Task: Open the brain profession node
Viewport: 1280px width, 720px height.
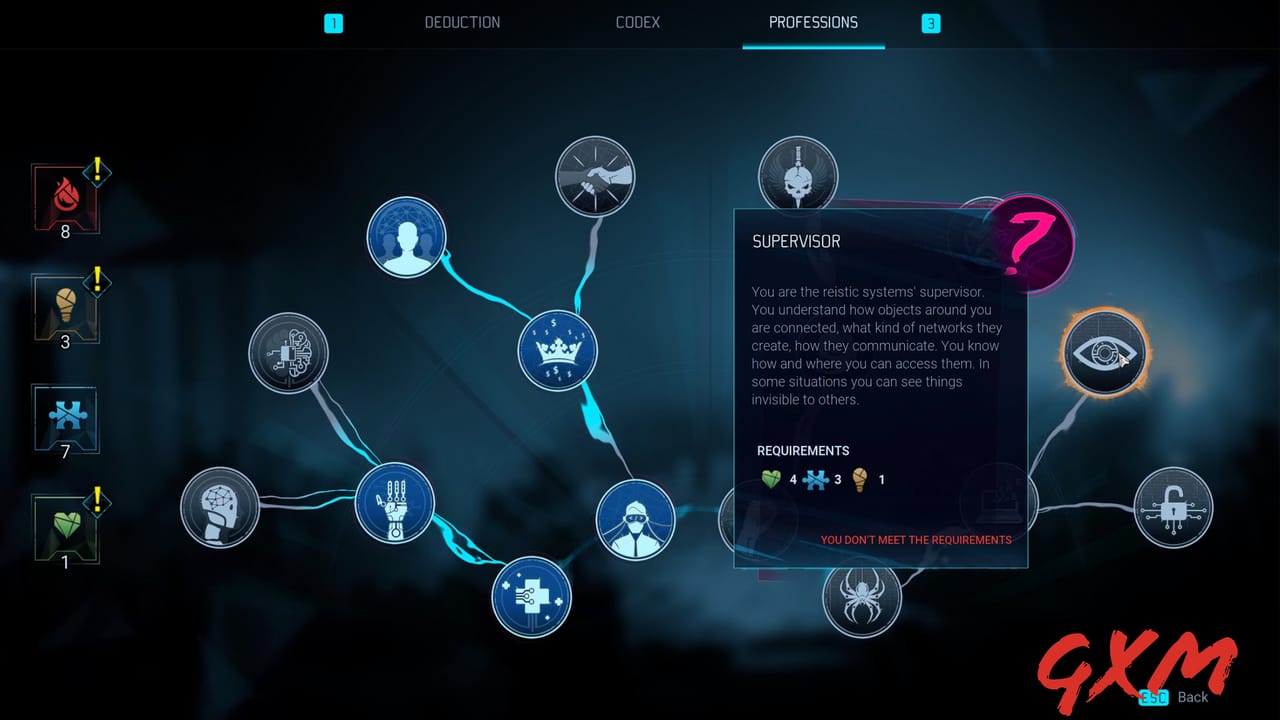Action: (x=220, y=508)
